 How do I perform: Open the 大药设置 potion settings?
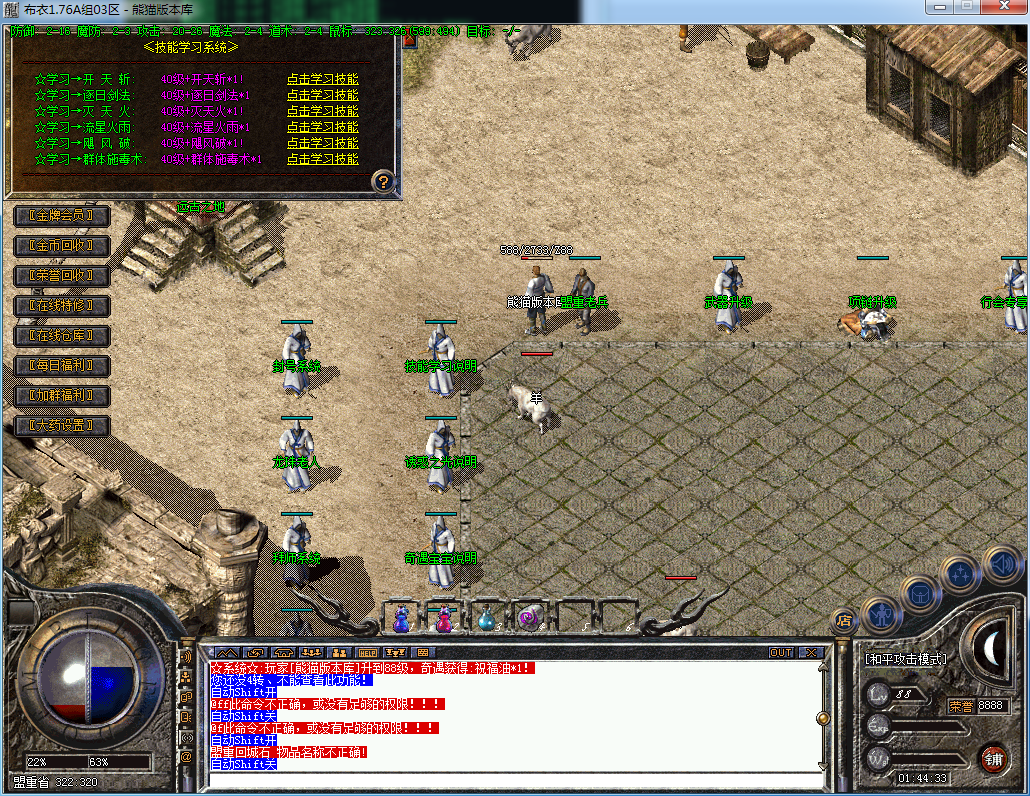pos(61,426)
